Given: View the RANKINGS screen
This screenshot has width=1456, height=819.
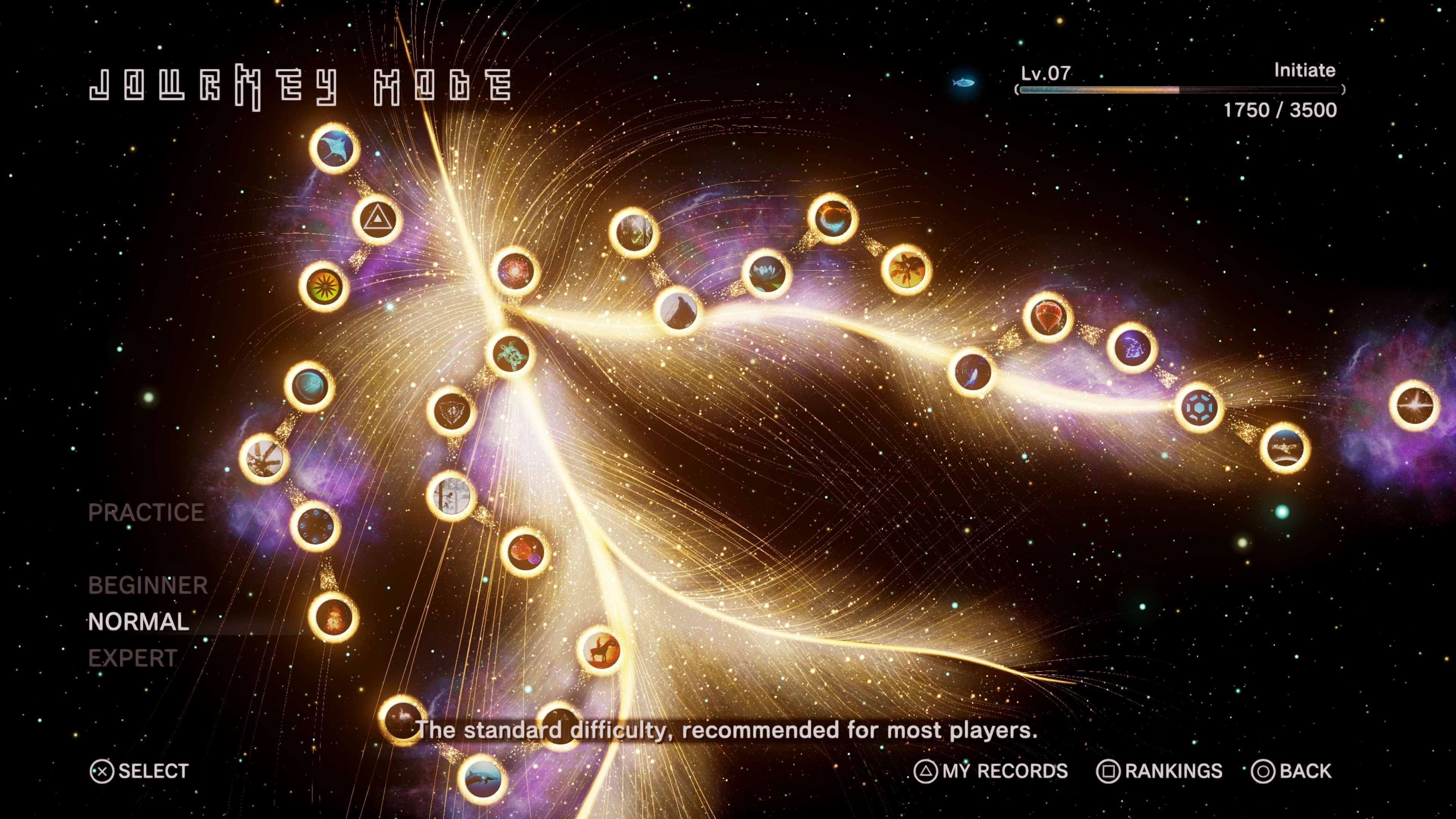Looking at the screenshot, I should point(1161,770).
